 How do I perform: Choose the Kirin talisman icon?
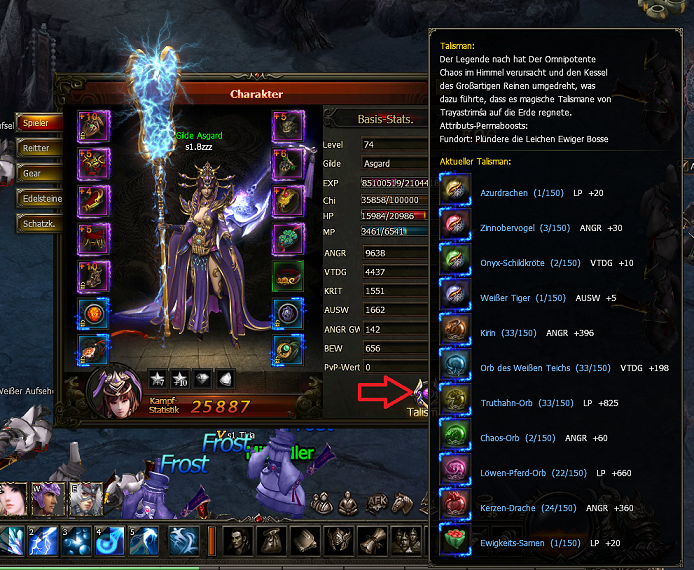pos(455,331)
